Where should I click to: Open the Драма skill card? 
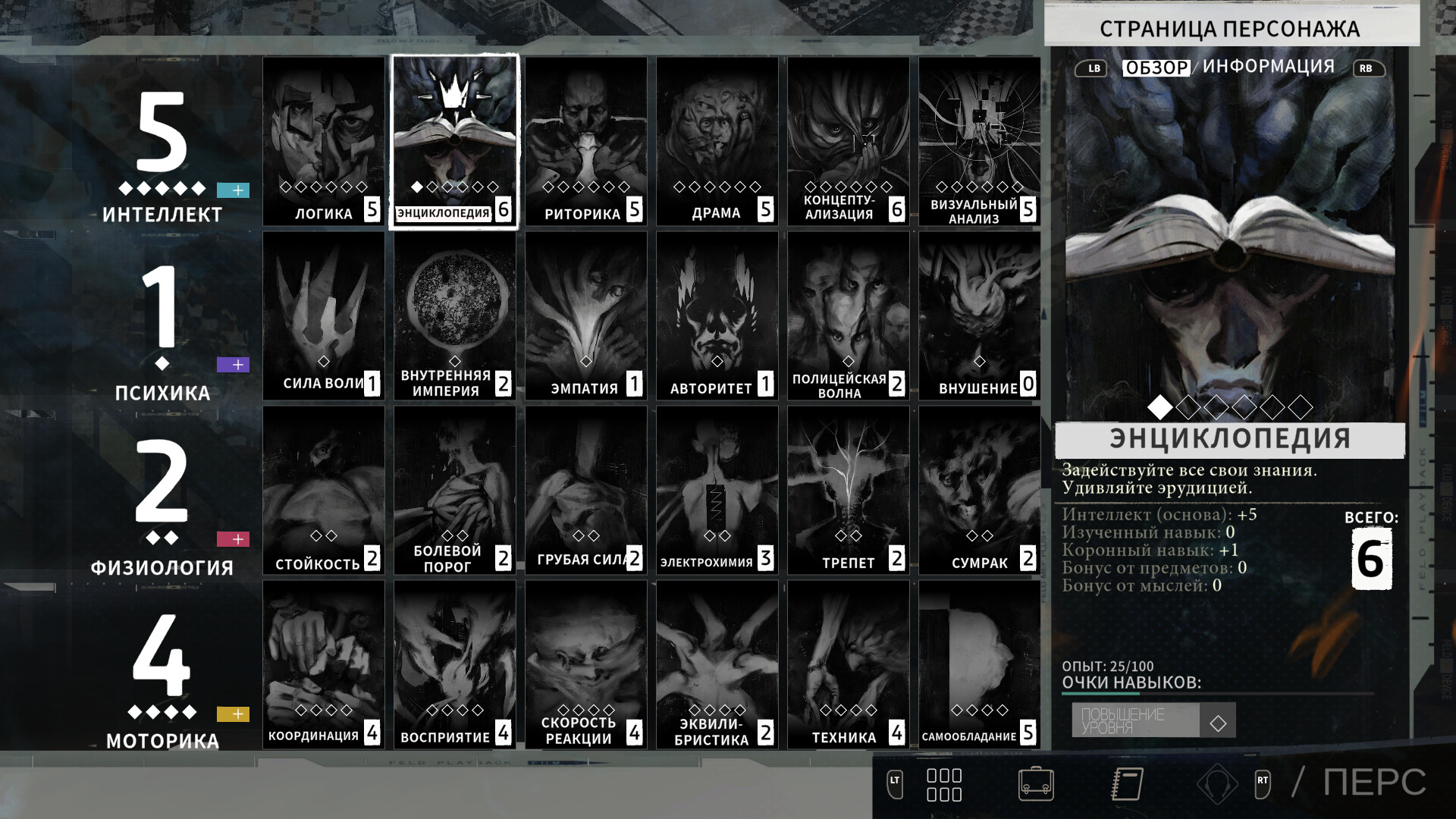click(x=717, y=142)
